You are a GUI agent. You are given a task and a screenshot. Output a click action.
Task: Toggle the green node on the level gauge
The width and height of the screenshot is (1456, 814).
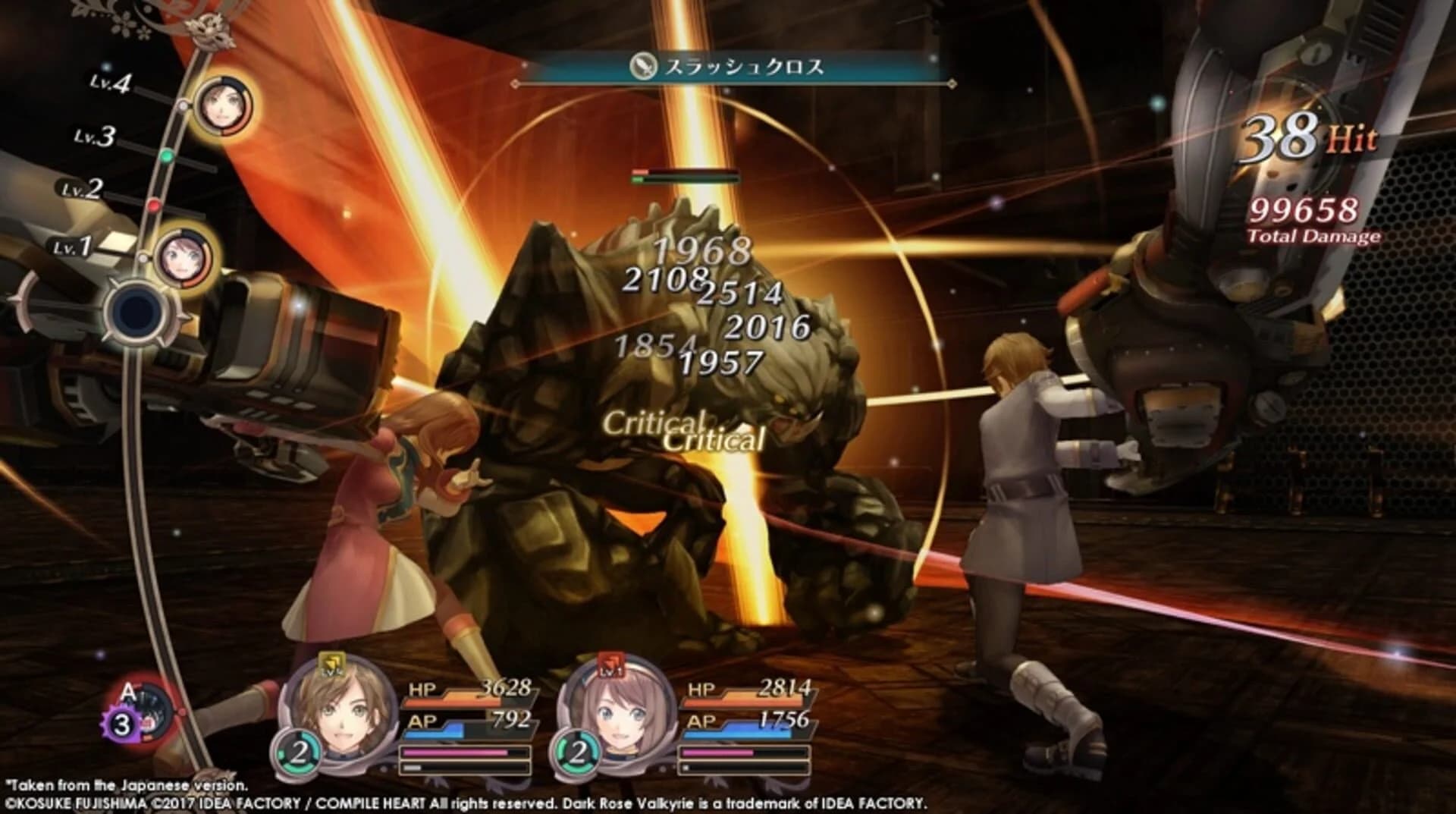tap(168, 155)
